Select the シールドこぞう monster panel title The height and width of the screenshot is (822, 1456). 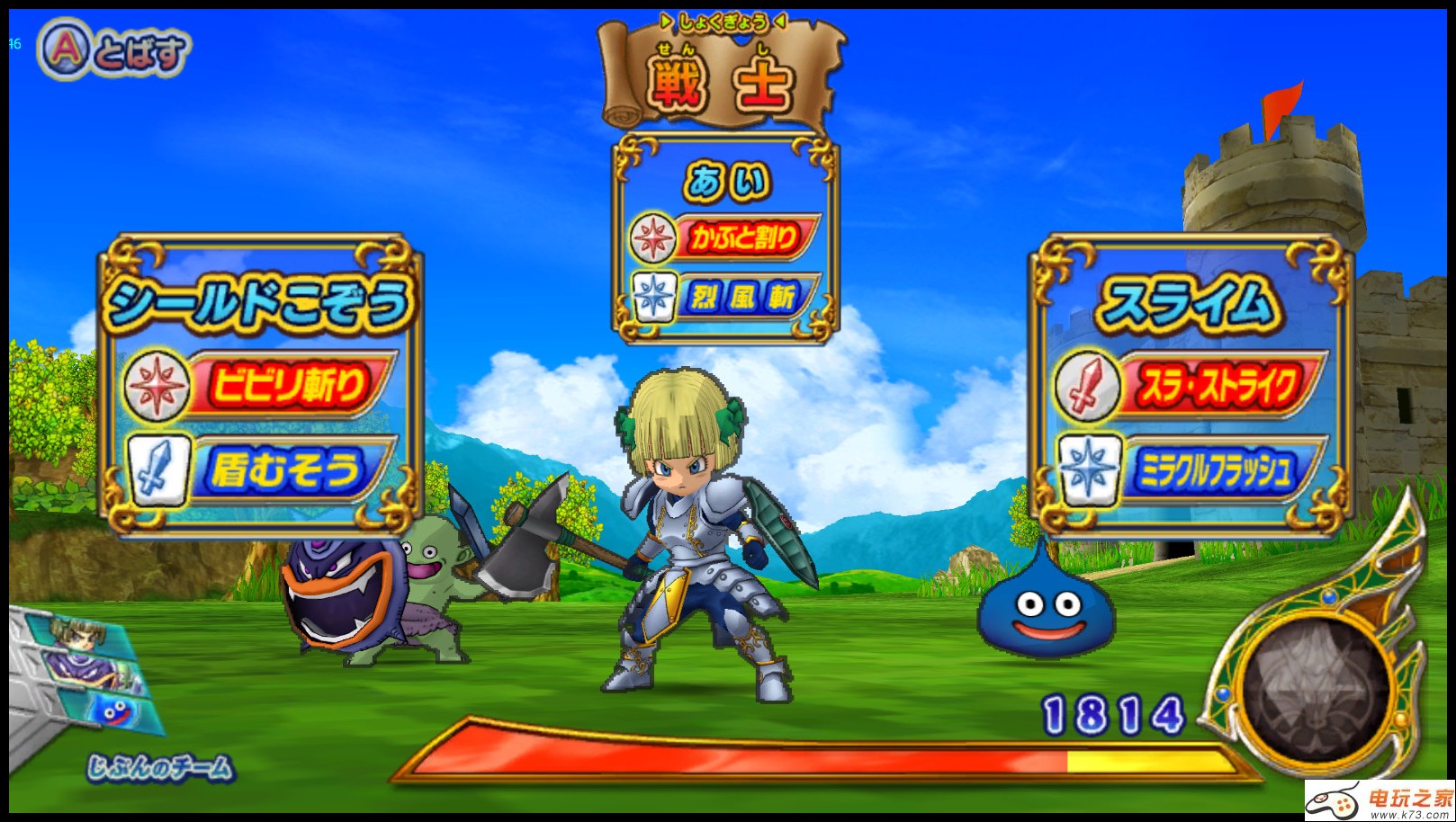(260, 303)
